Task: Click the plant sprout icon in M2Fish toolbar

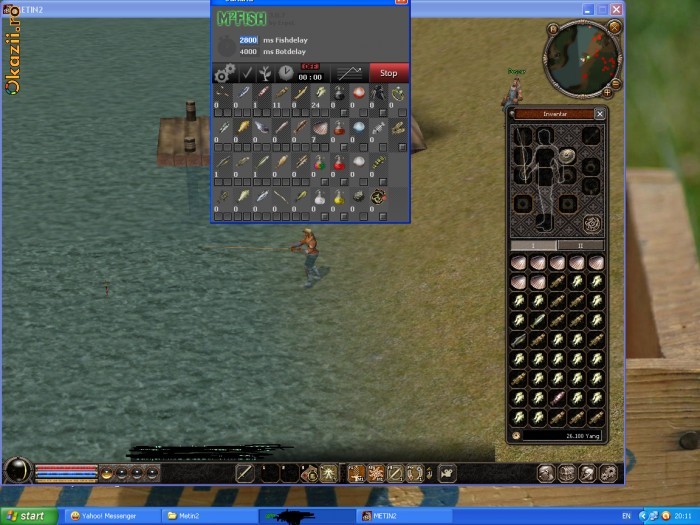Action: [x=266, y=73]
